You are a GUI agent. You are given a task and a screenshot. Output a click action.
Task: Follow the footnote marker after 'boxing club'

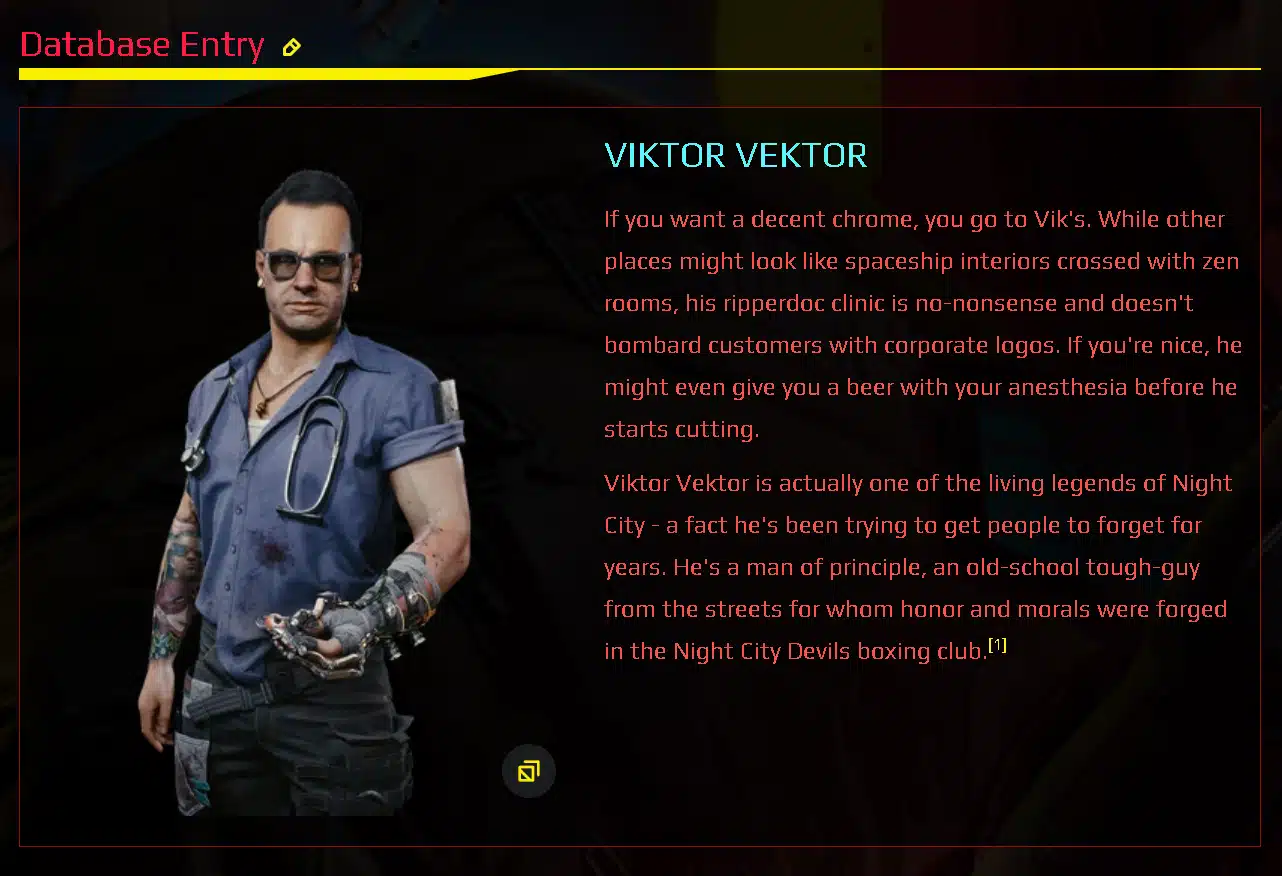click(x=997, y=645)
